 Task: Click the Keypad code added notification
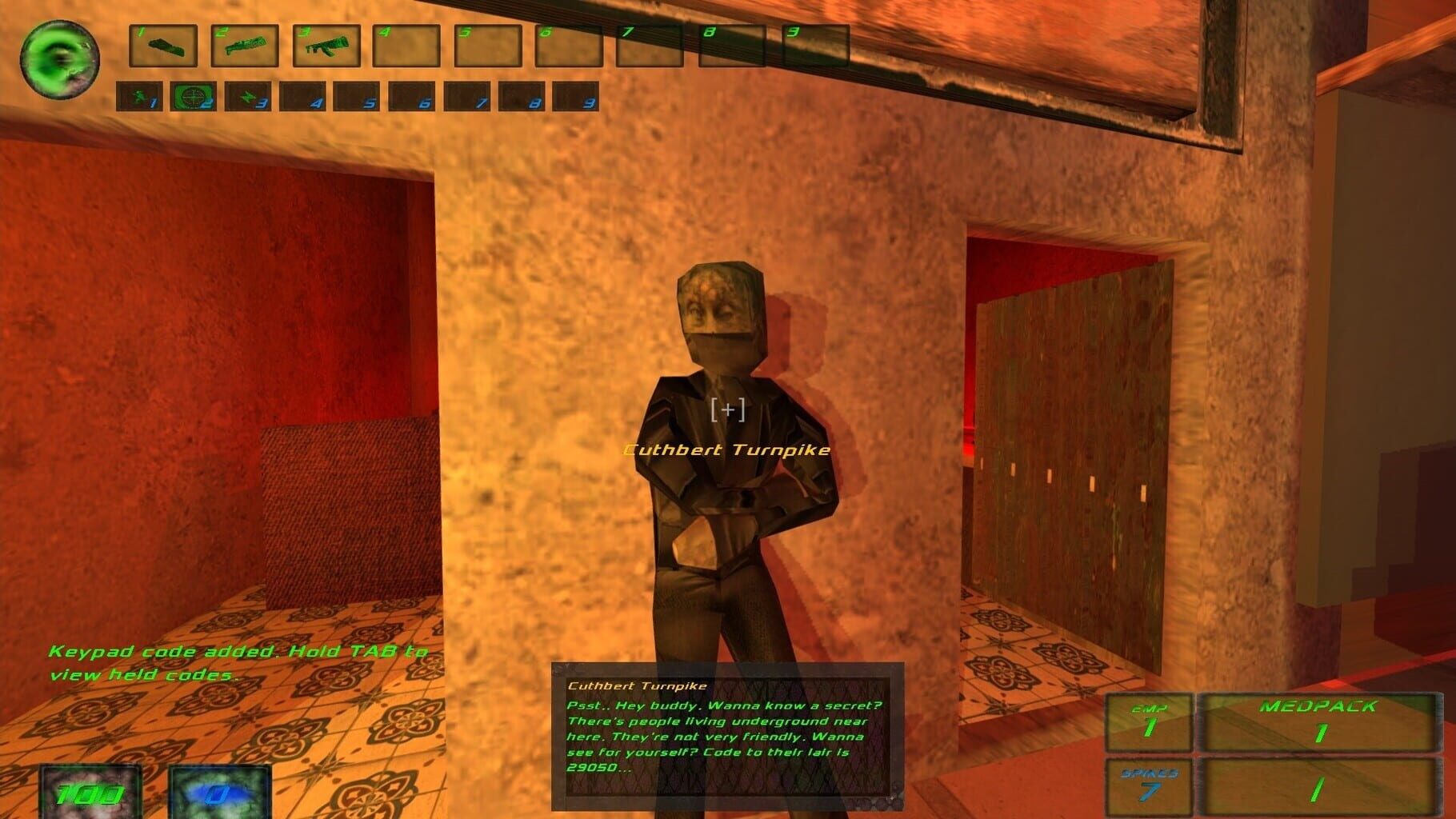coord(238,662)
